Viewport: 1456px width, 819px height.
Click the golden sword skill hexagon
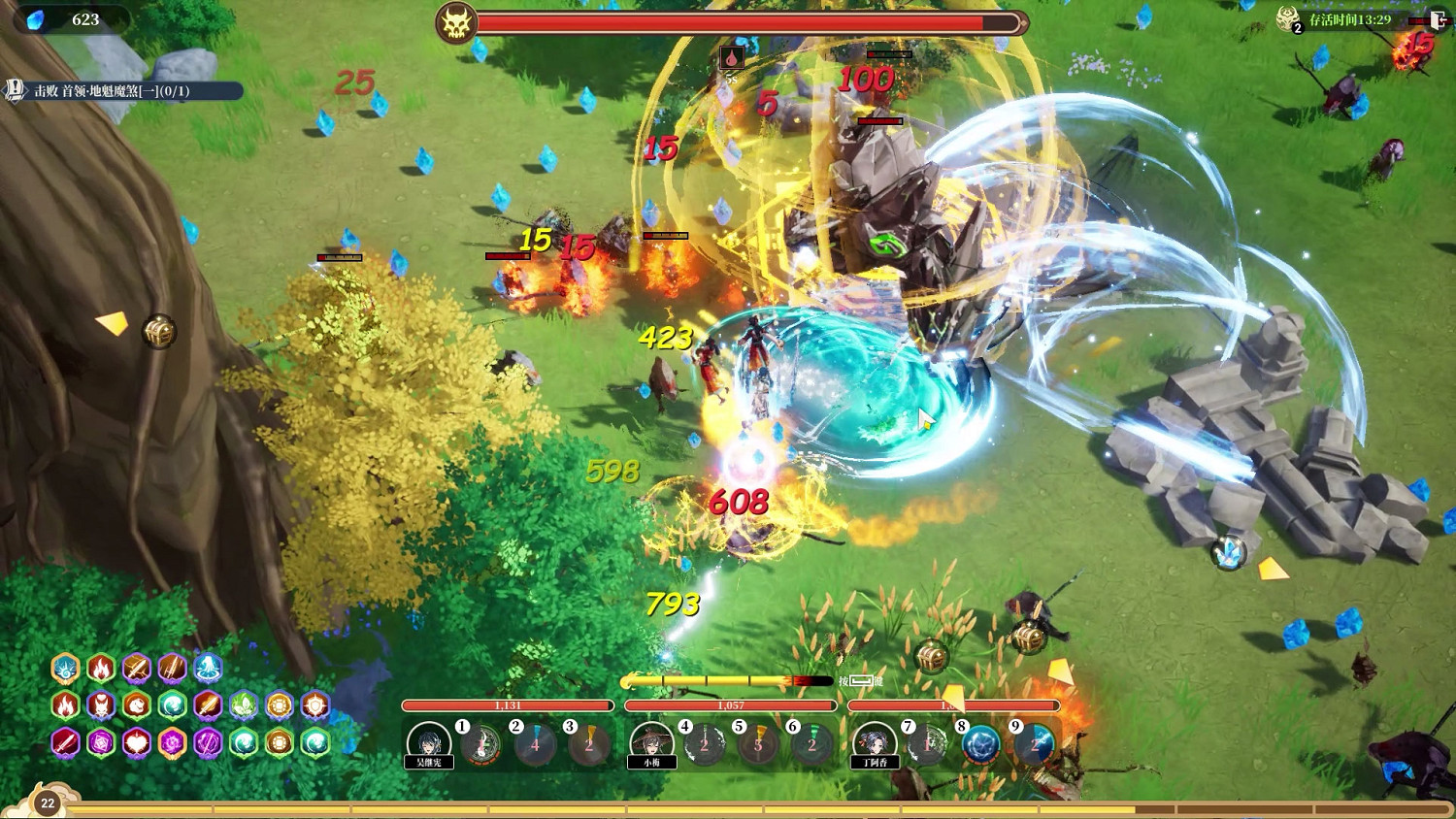[x=136, y=670]
